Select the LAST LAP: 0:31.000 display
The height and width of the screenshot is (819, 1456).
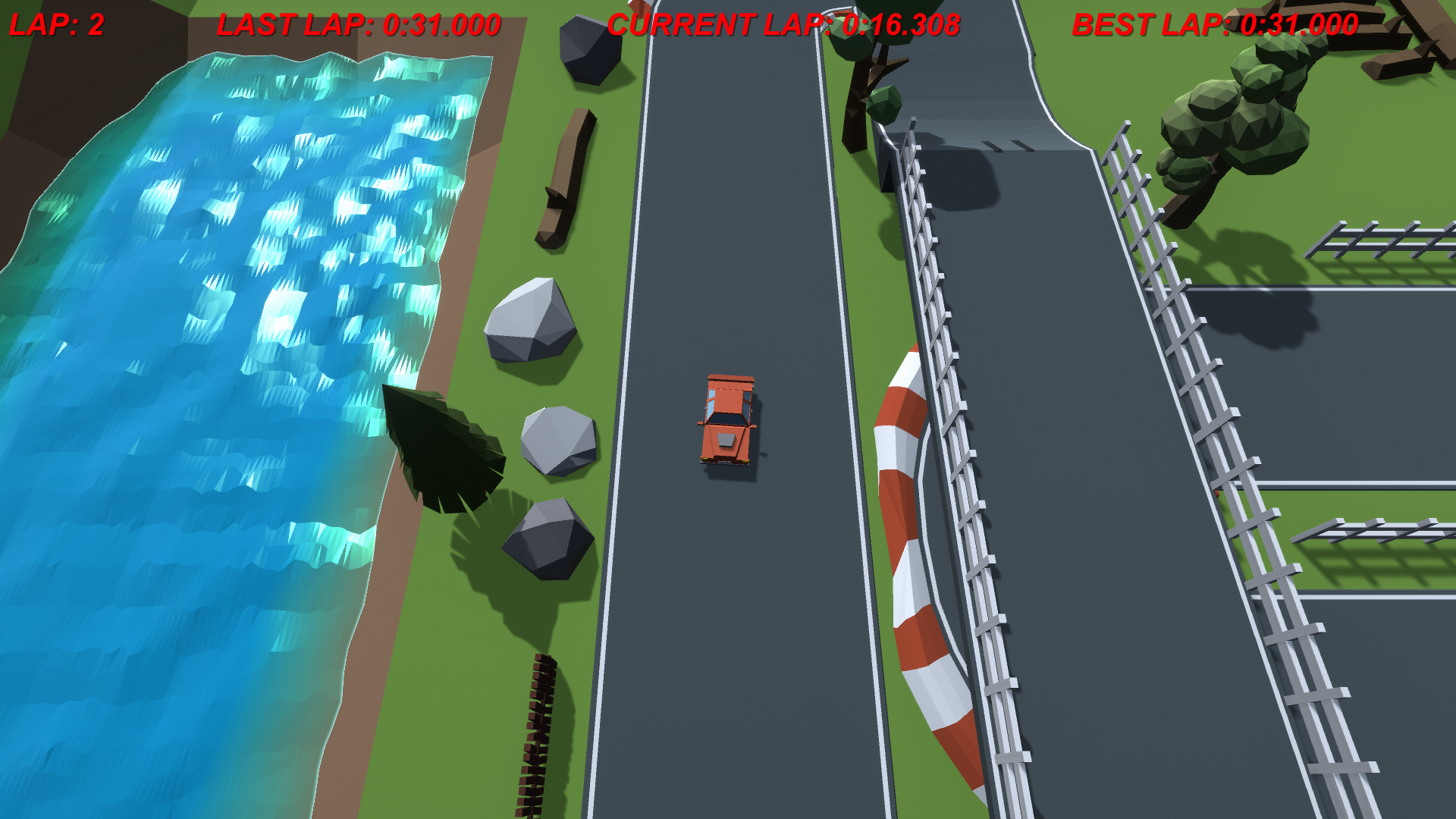click(x=356, y=23)
